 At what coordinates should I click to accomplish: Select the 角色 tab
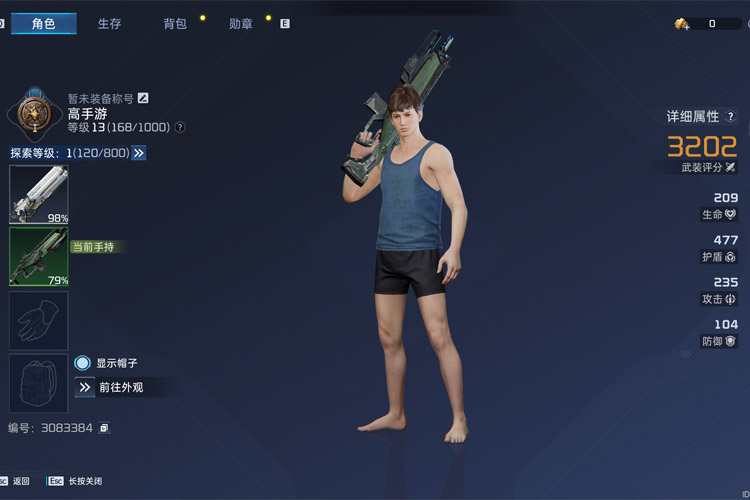(43, 23)
